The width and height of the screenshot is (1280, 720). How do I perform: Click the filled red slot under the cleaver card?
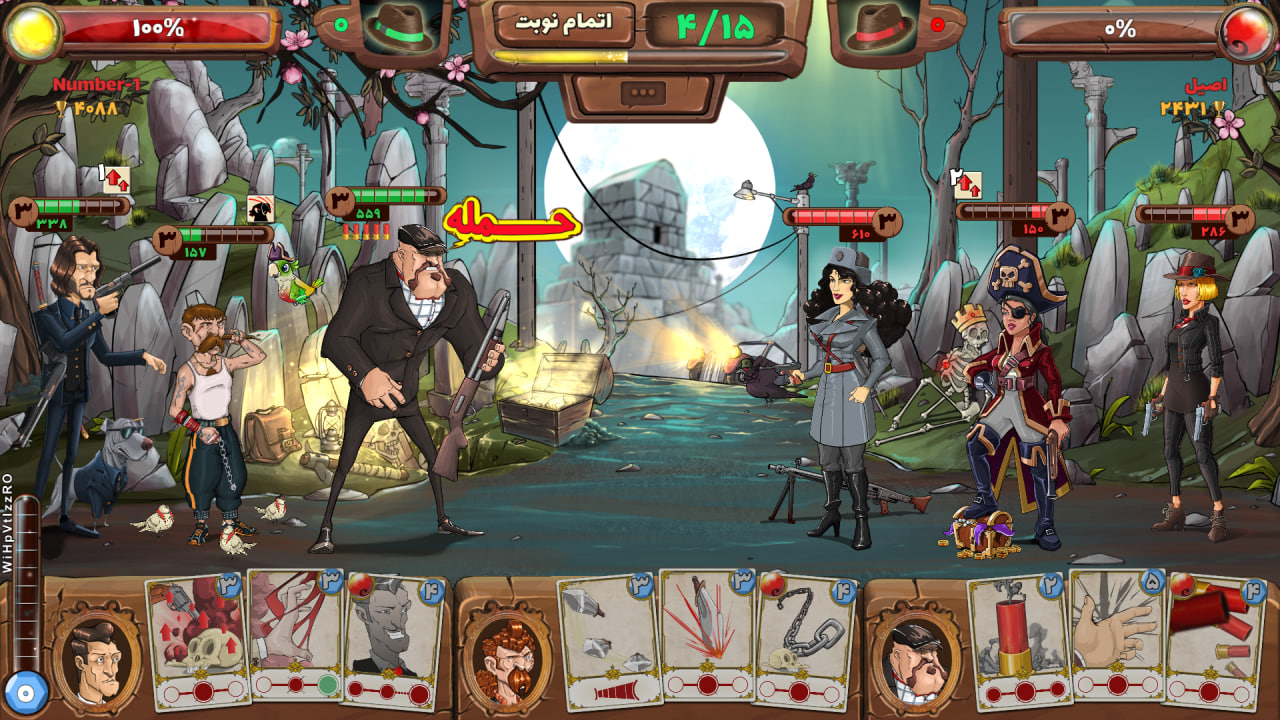[708, 684]
